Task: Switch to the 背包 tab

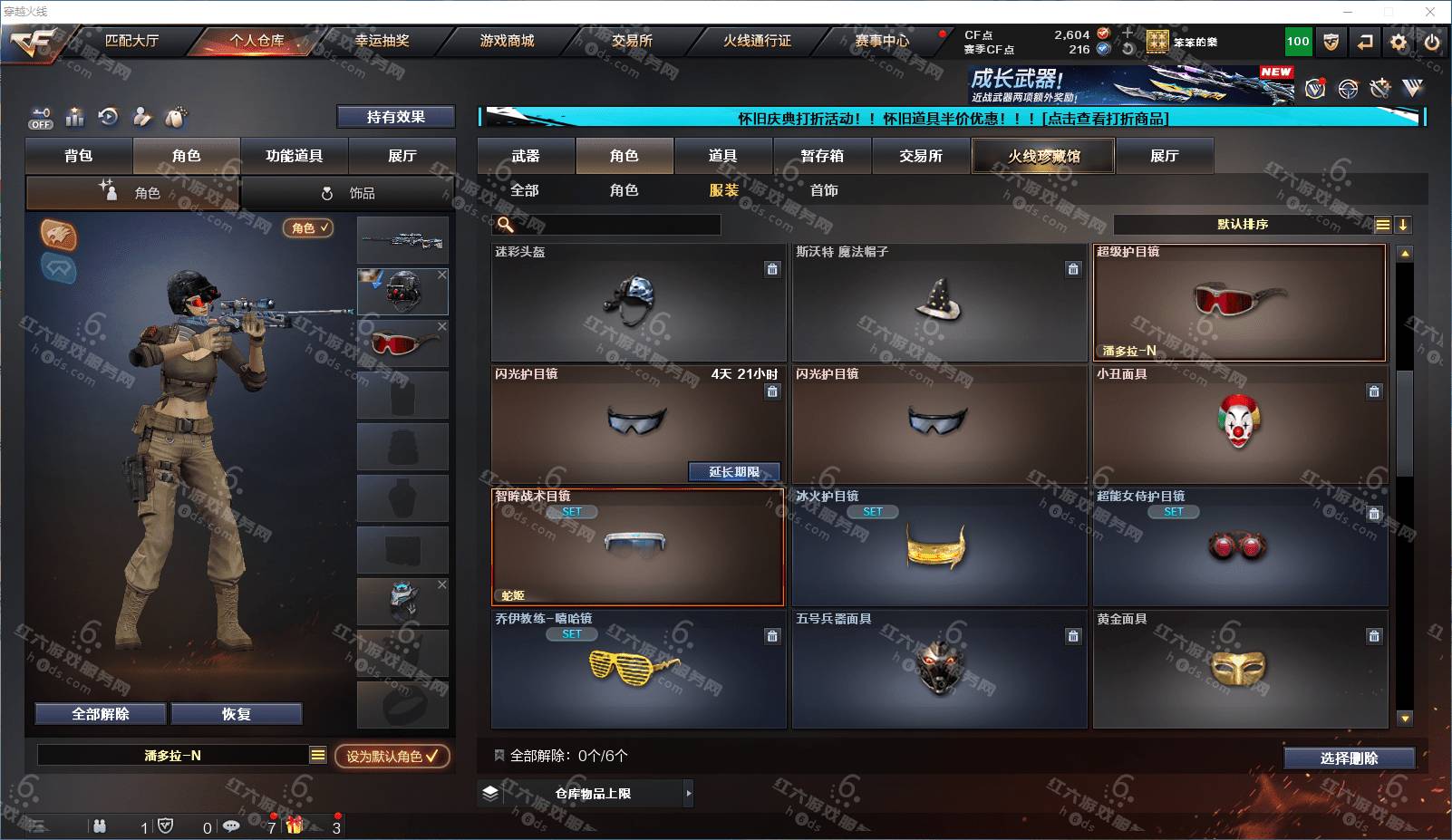Action: click(x=79, y=156)
